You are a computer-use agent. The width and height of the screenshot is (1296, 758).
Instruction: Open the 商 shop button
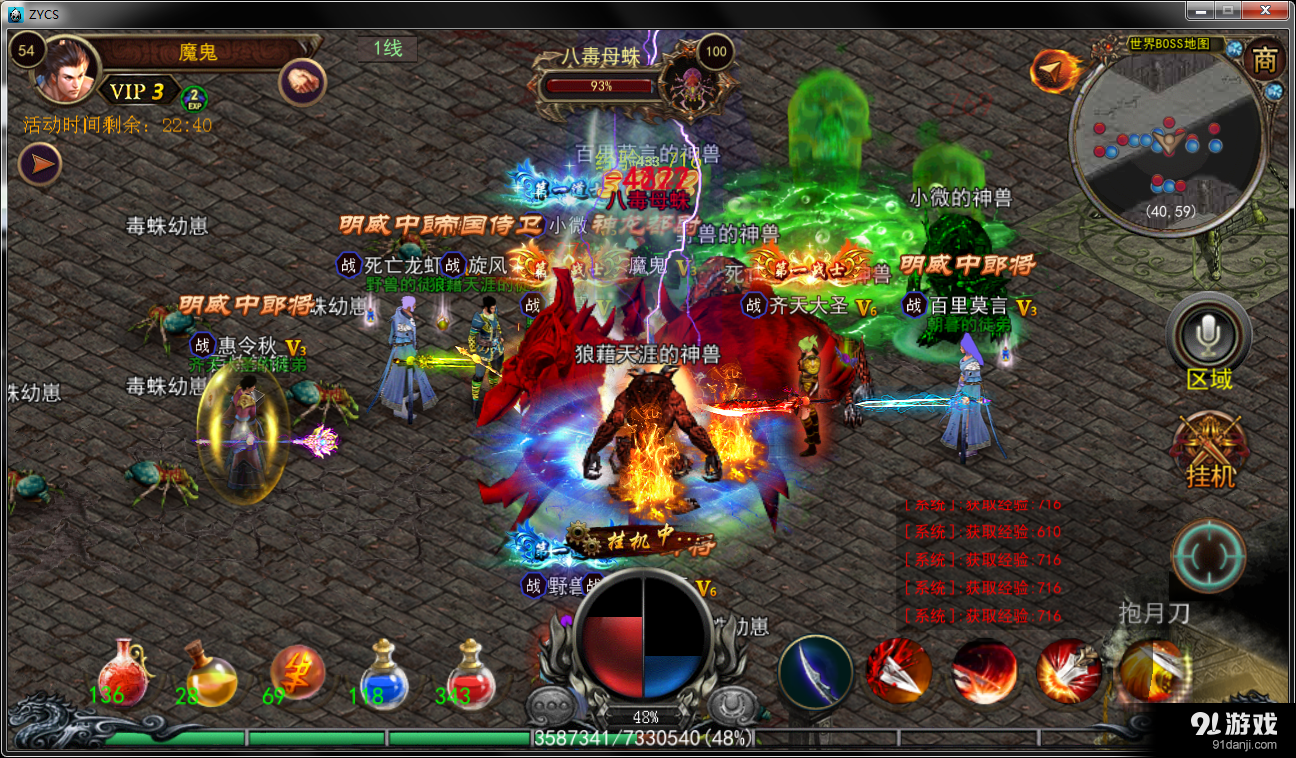point(1265,60)
